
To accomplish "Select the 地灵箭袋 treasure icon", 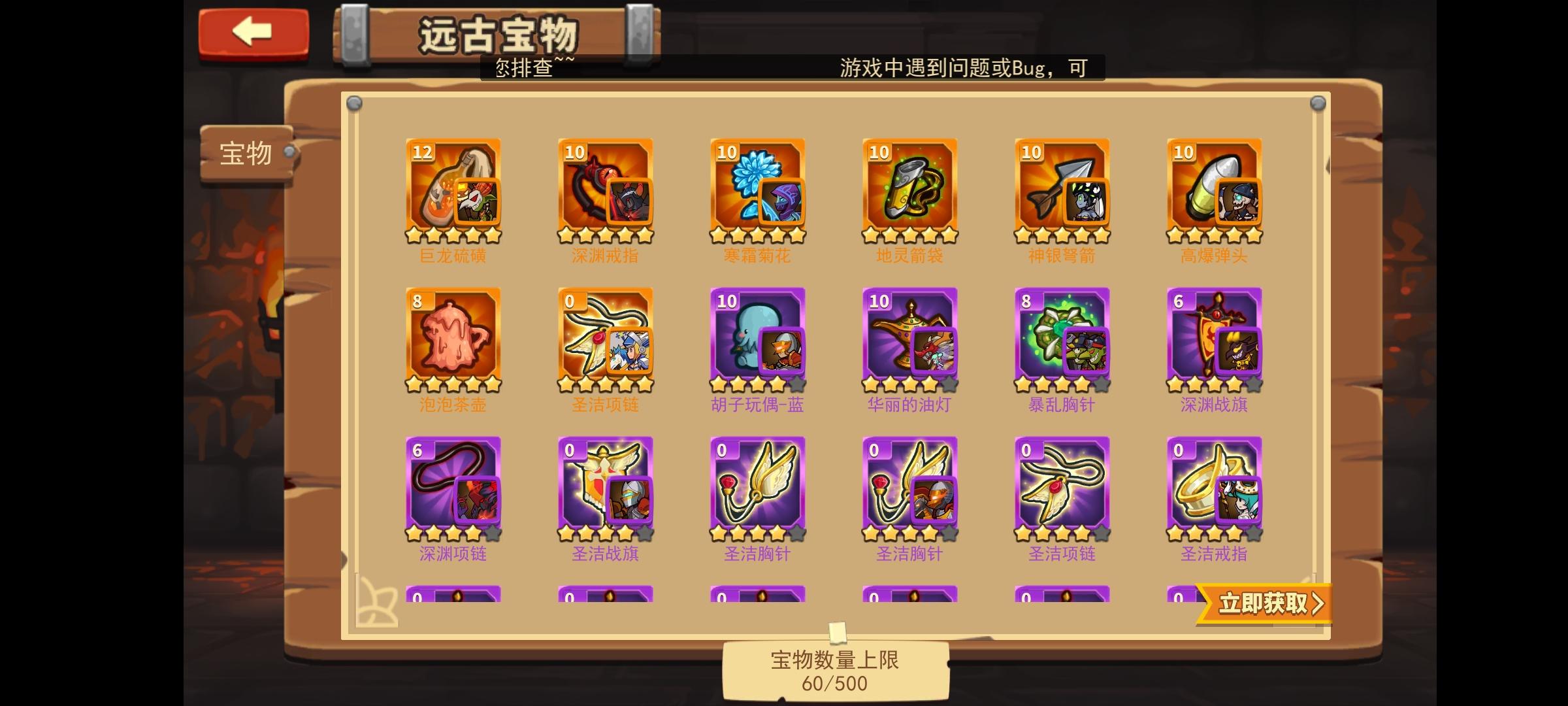I will point(909,190).
